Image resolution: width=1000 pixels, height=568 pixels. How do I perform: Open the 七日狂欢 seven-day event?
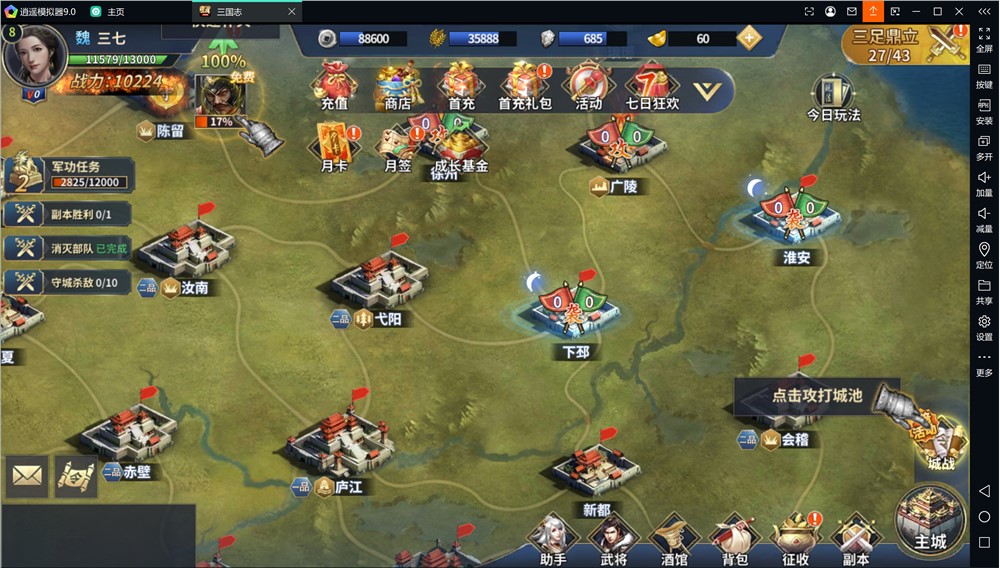652,86
